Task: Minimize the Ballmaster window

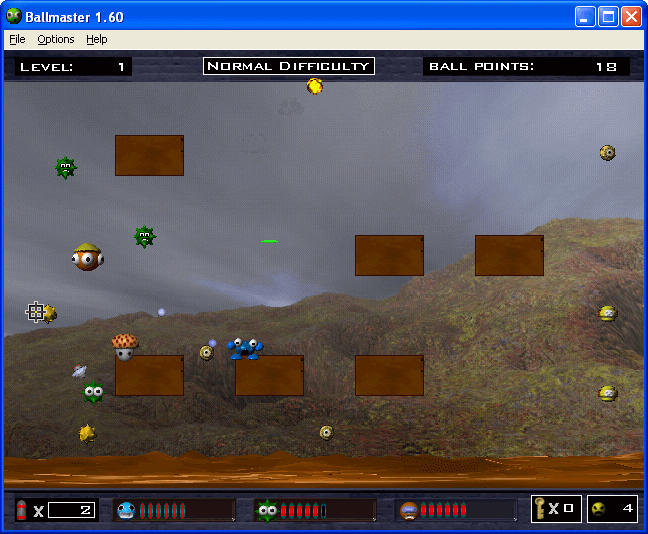Action: [585, 16]
